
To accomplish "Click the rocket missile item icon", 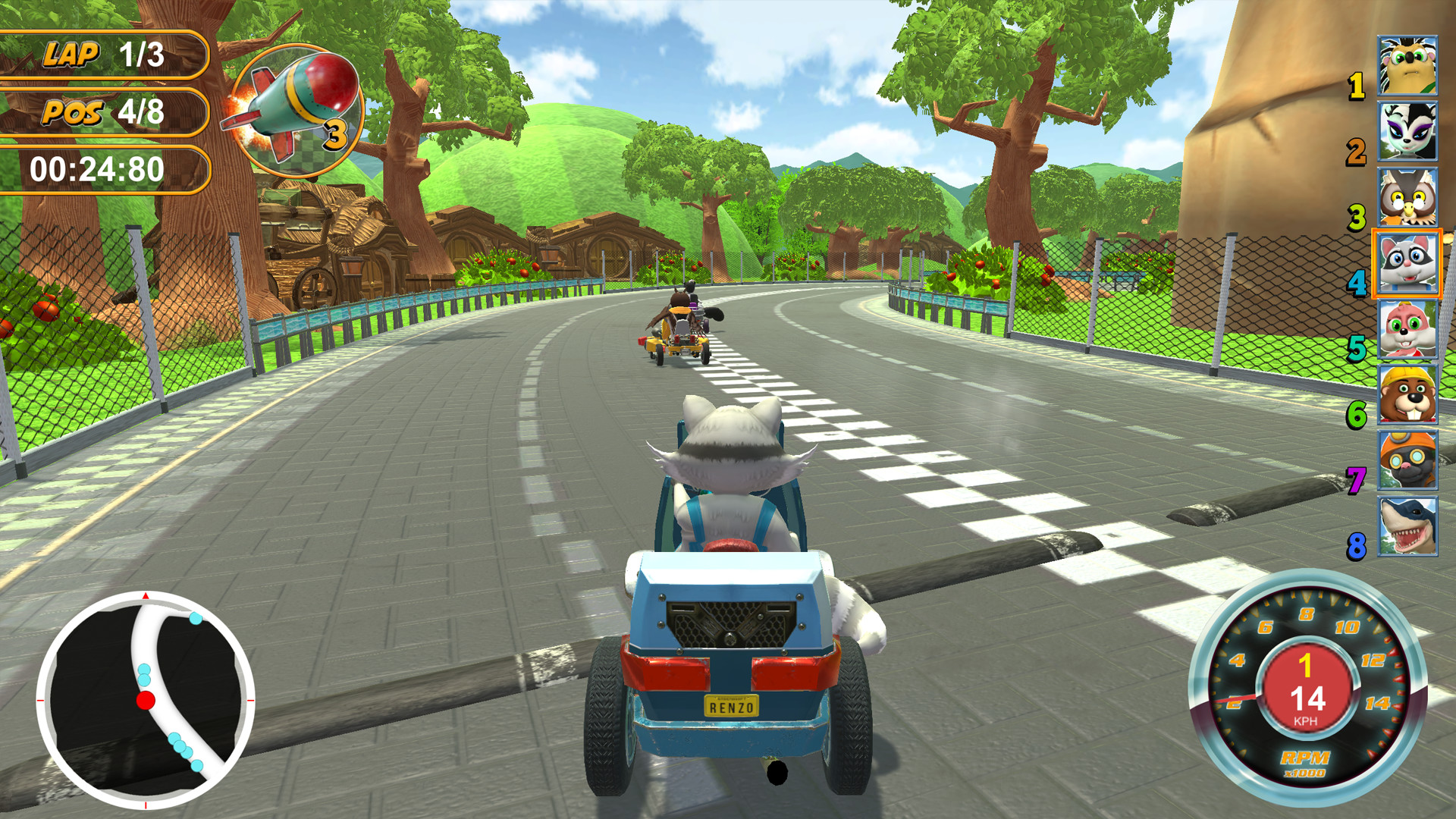I will tap(292, 110).
